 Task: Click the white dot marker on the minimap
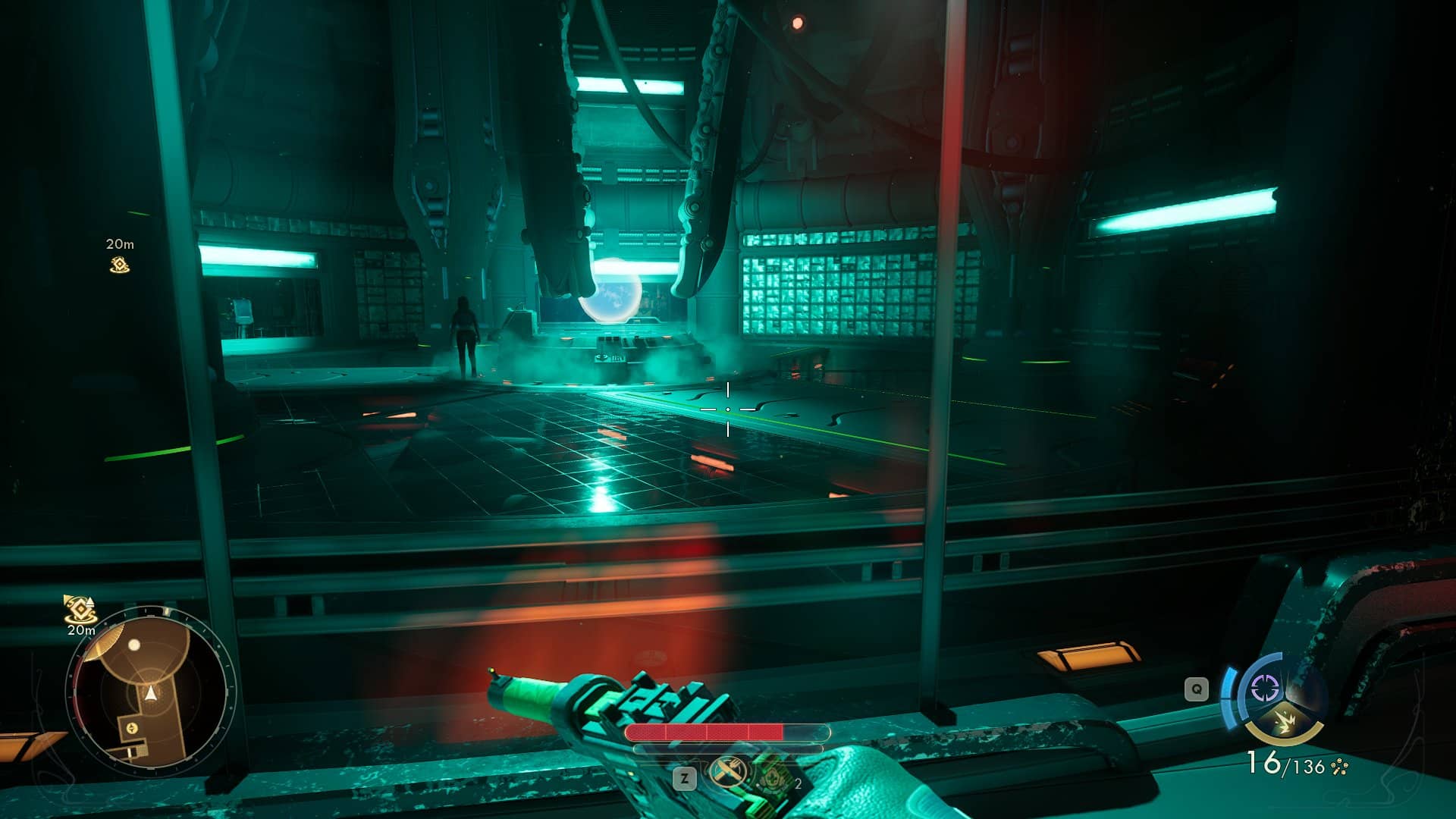(x=134, y=645)
